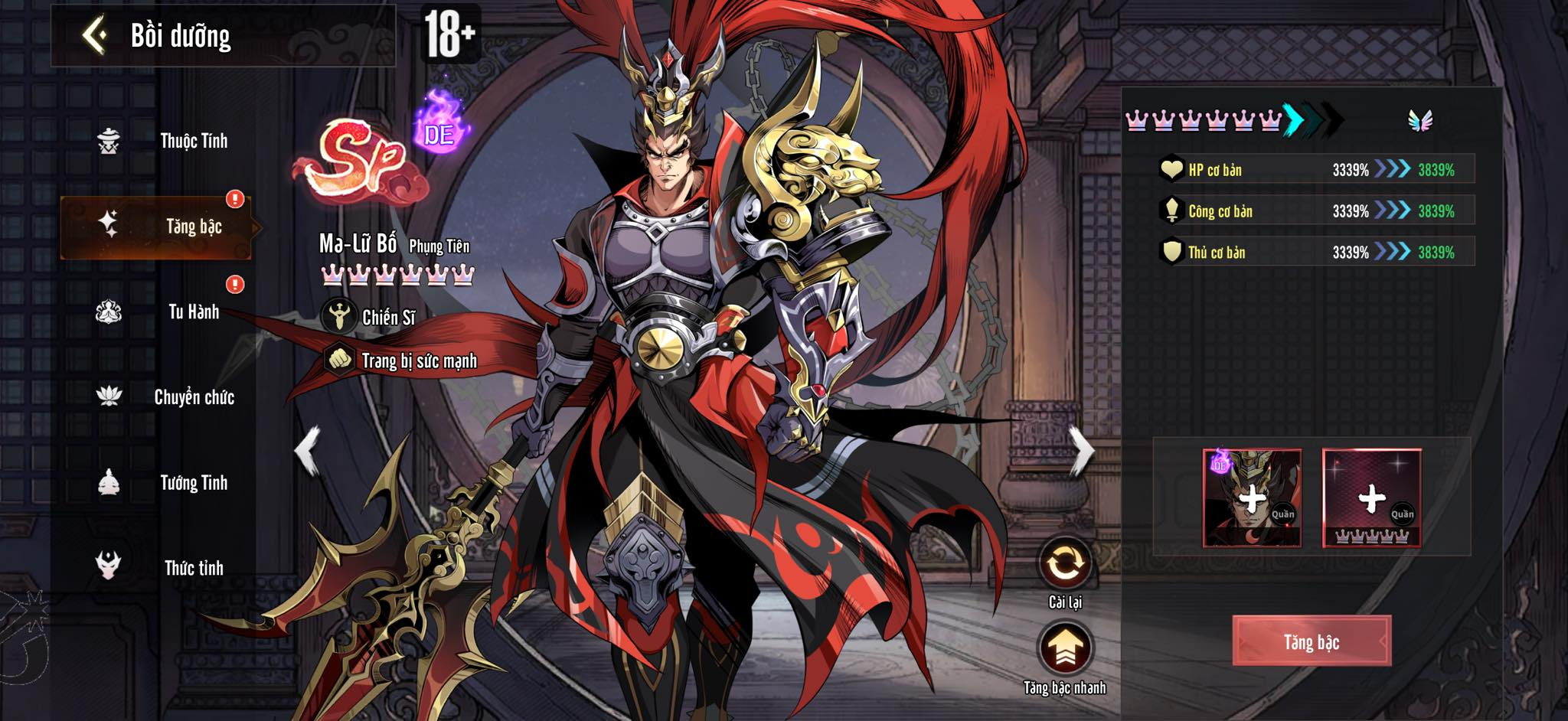Open the Thuộc Tính tab
The width and height of the screenshot is (1568, 721).
tap(193, 141)
